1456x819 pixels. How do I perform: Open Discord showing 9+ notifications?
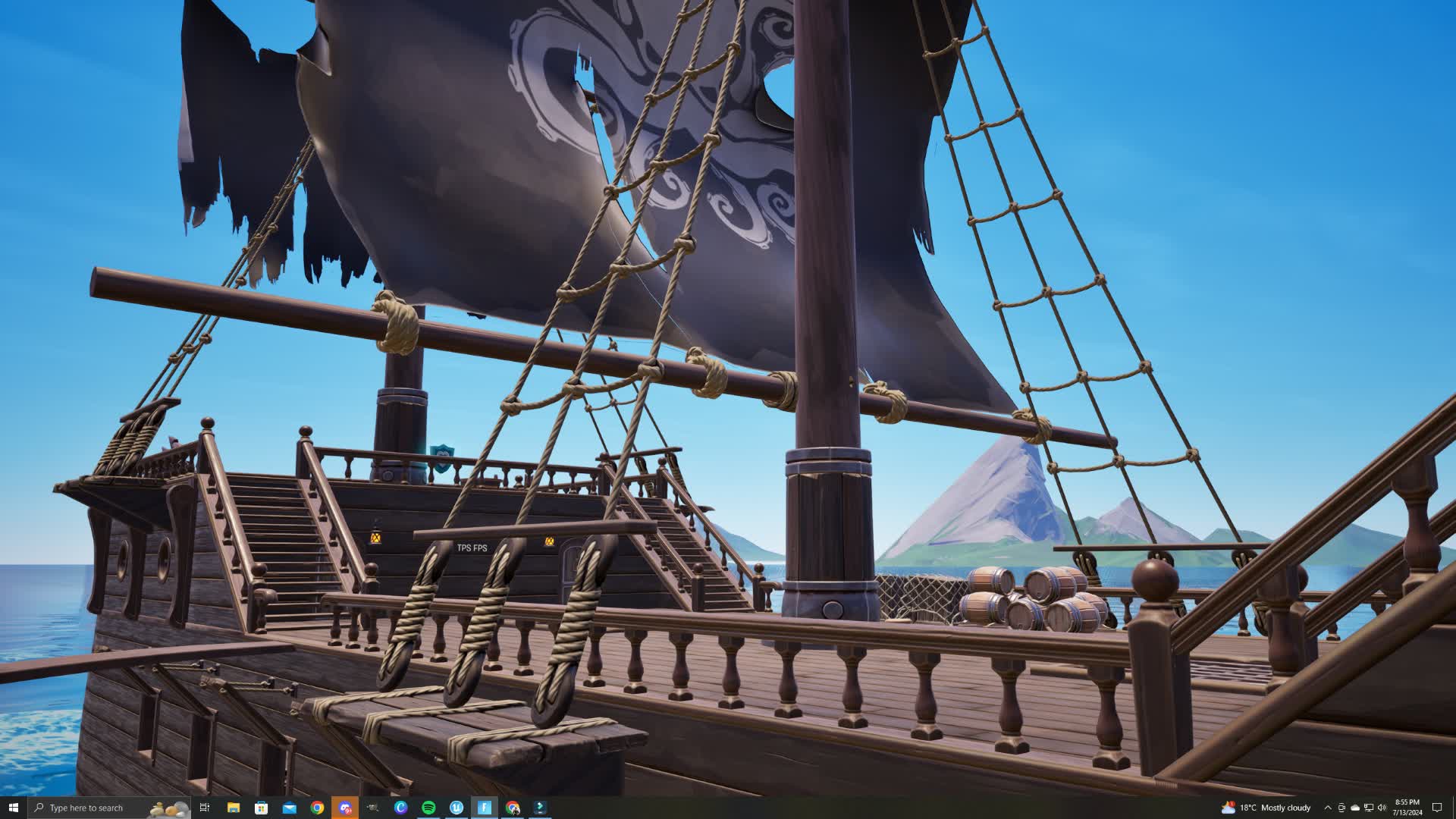click(x=344, y=808)
